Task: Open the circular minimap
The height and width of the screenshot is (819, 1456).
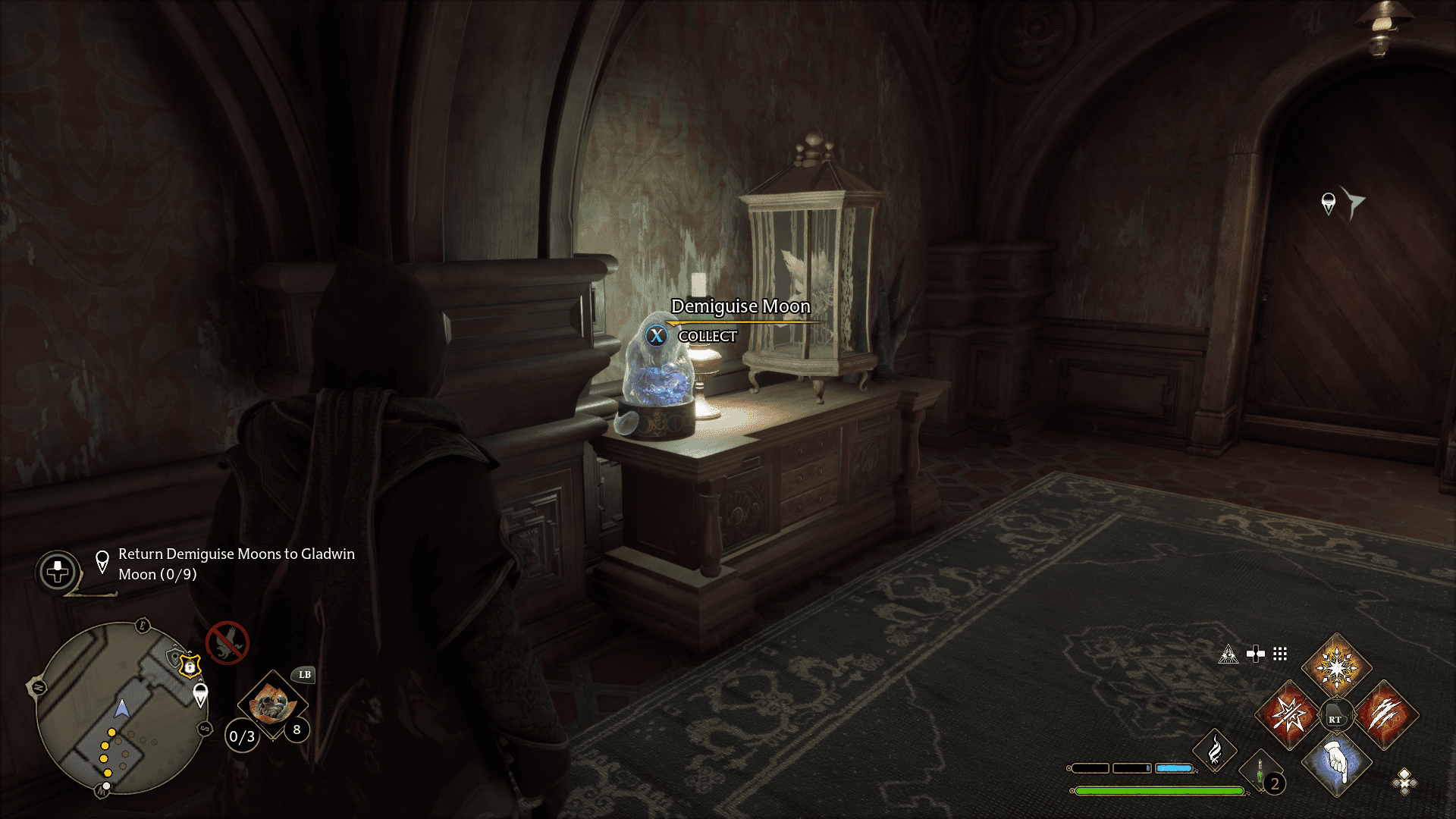Action: 120,708
